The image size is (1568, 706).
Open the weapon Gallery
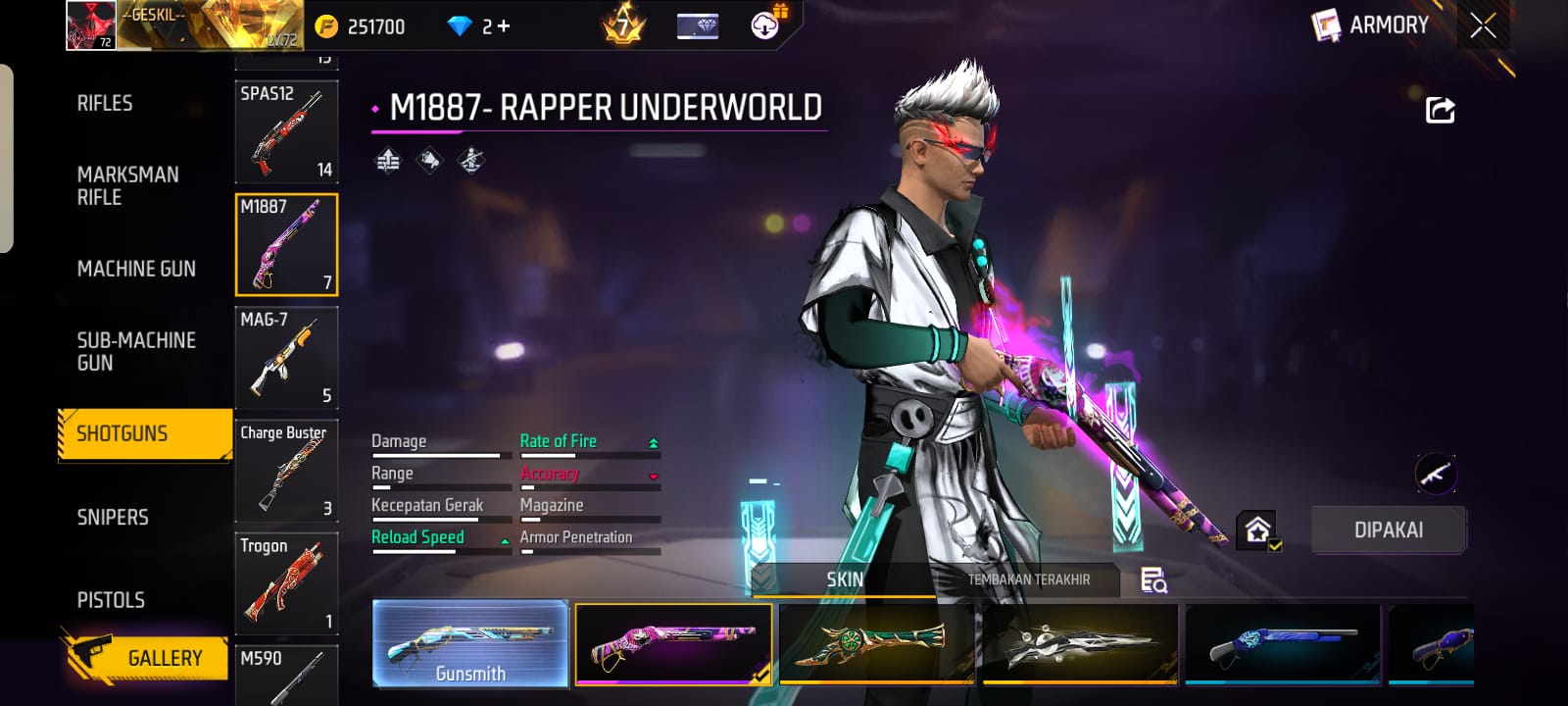click(x=147, y=658)
